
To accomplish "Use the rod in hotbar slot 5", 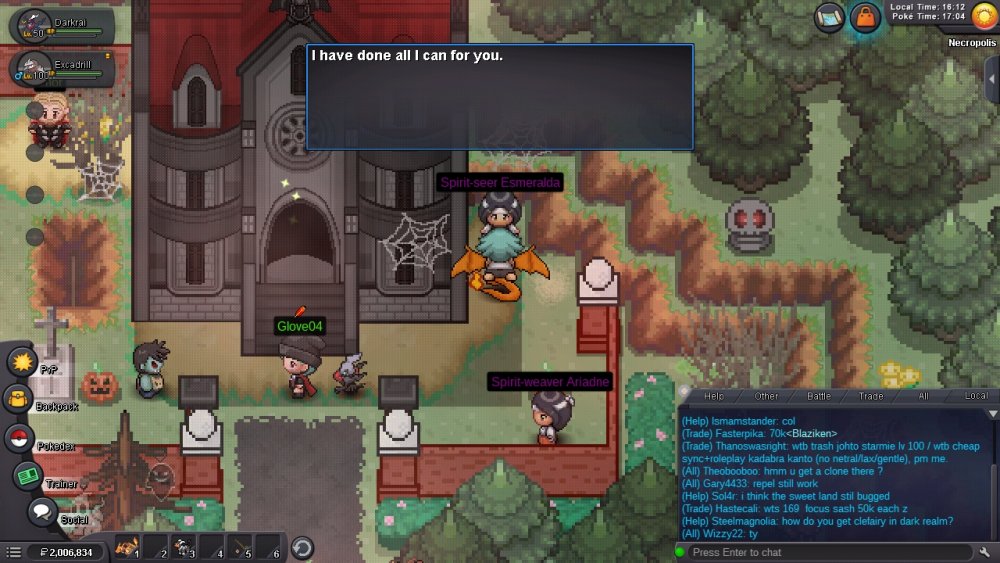I will (x=241, y=547).
